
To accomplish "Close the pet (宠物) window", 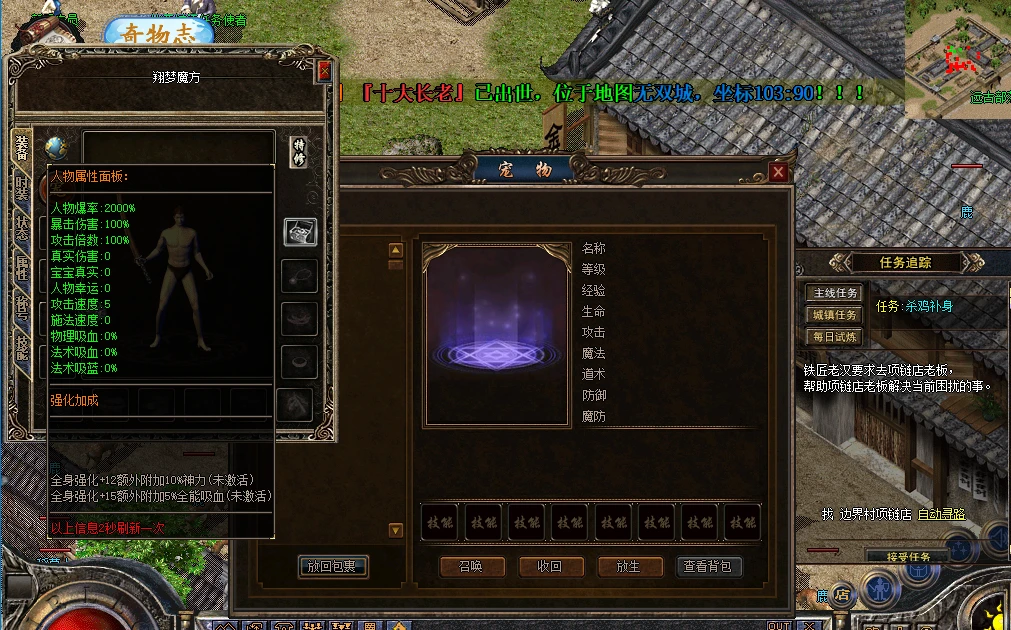I will (x=779, y=172).
